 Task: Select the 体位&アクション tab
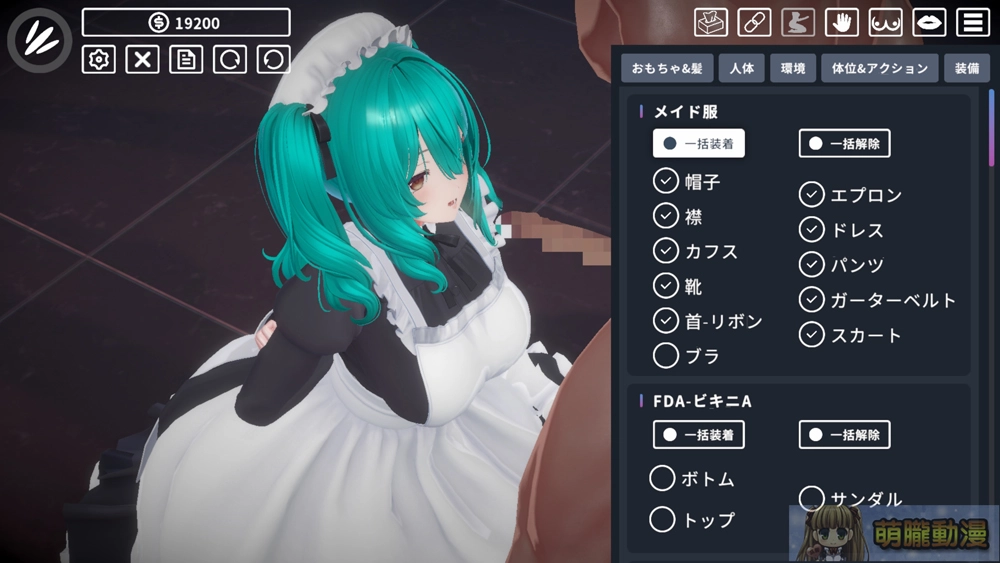pos(880,69)
